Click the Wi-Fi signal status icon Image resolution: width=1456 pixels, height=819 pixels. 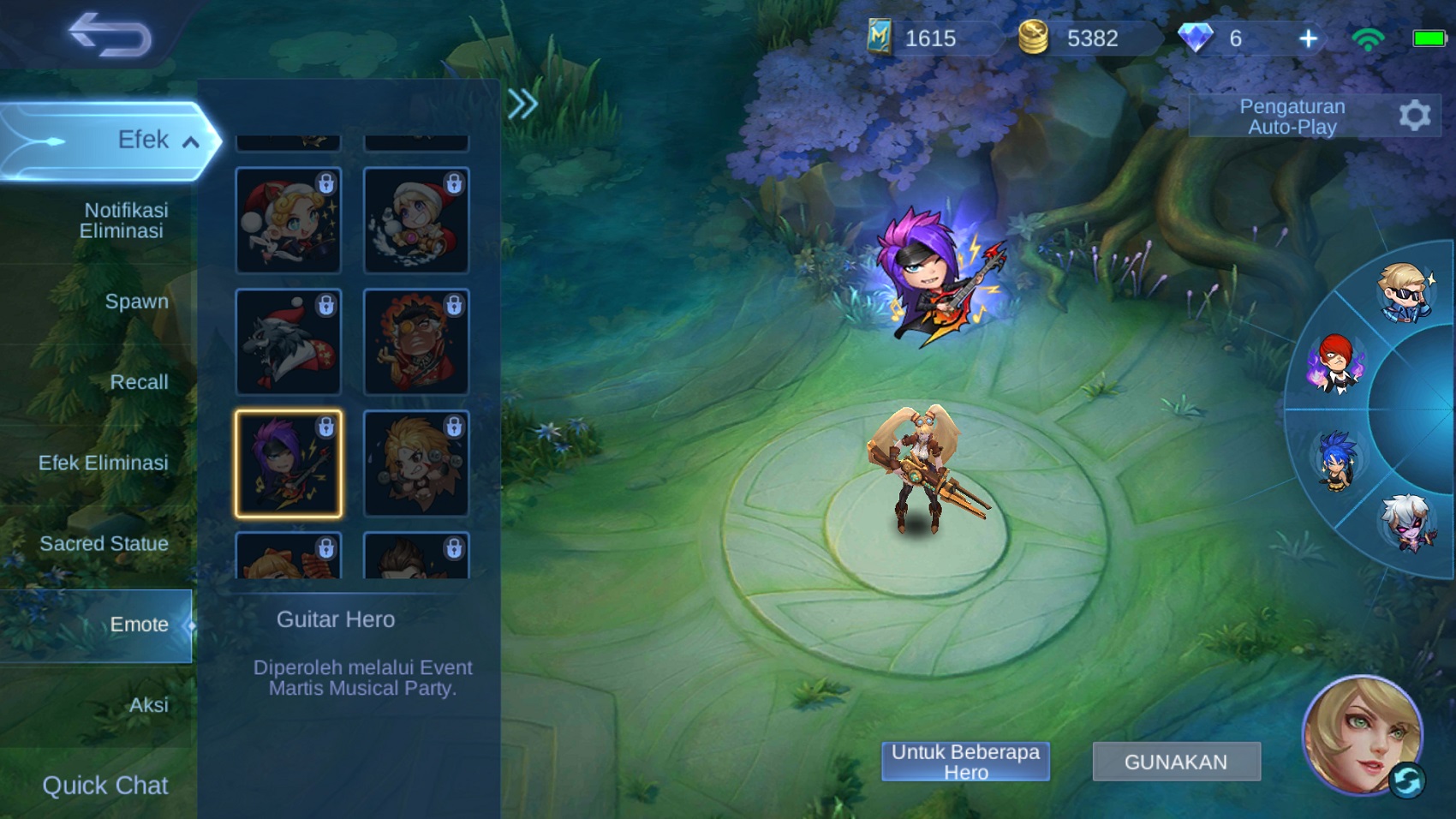click(1368, 38)
